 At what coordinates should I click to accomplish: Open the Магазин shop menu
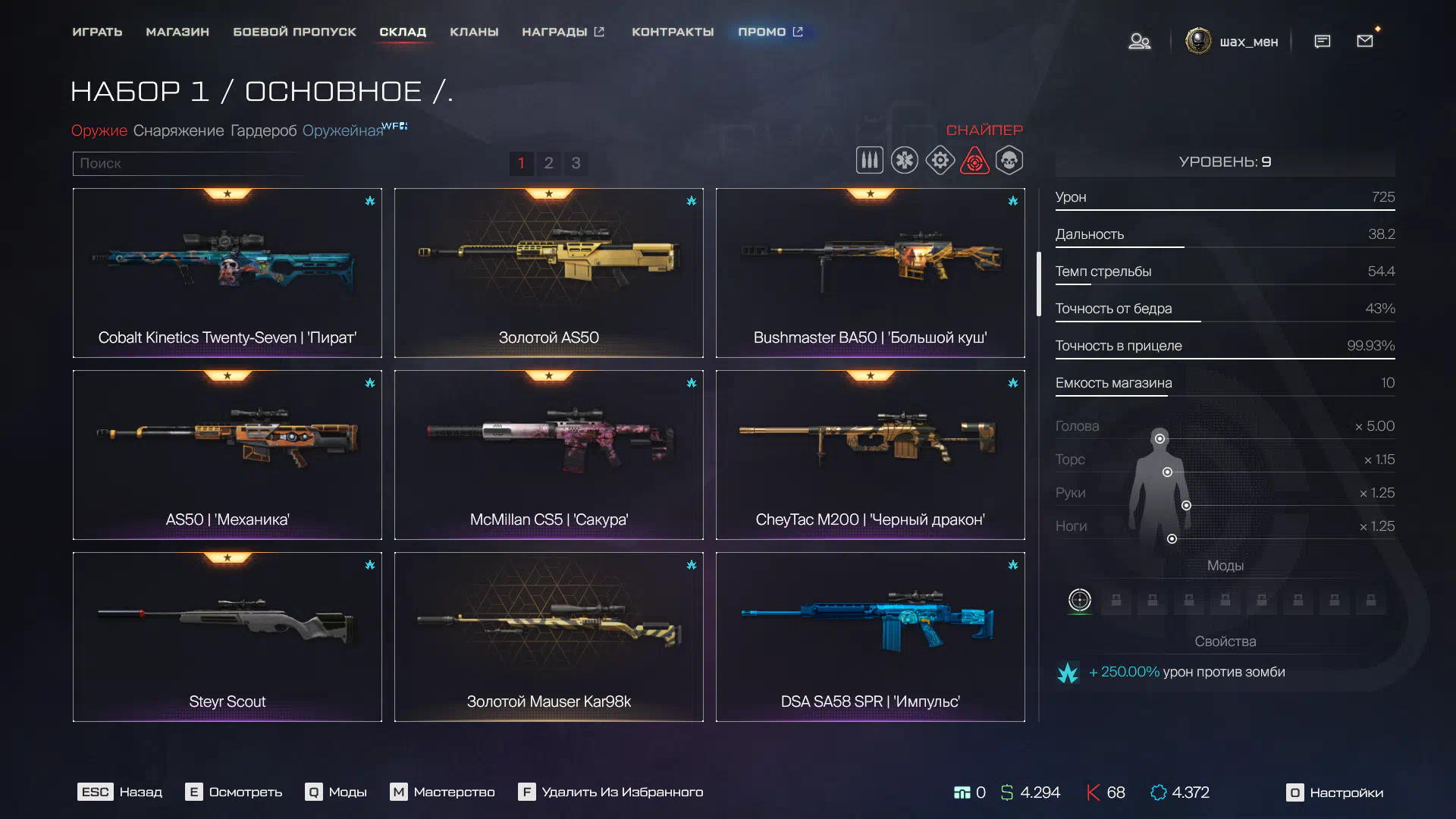pos(177,32)
